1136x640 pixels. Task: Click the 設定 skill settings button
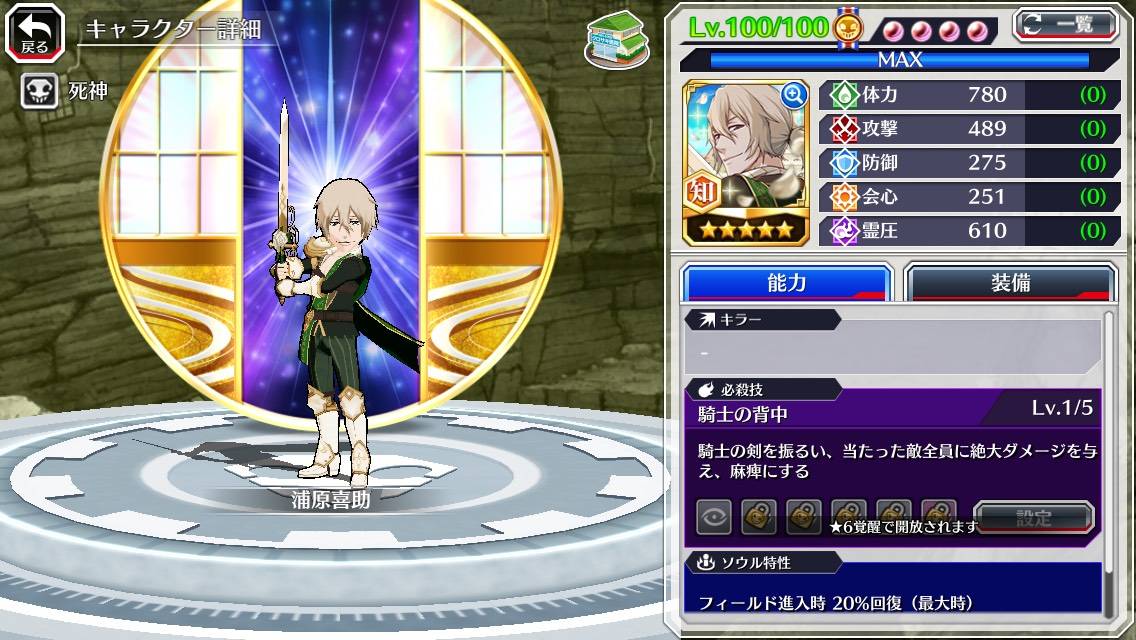[x=1034, y=518]
